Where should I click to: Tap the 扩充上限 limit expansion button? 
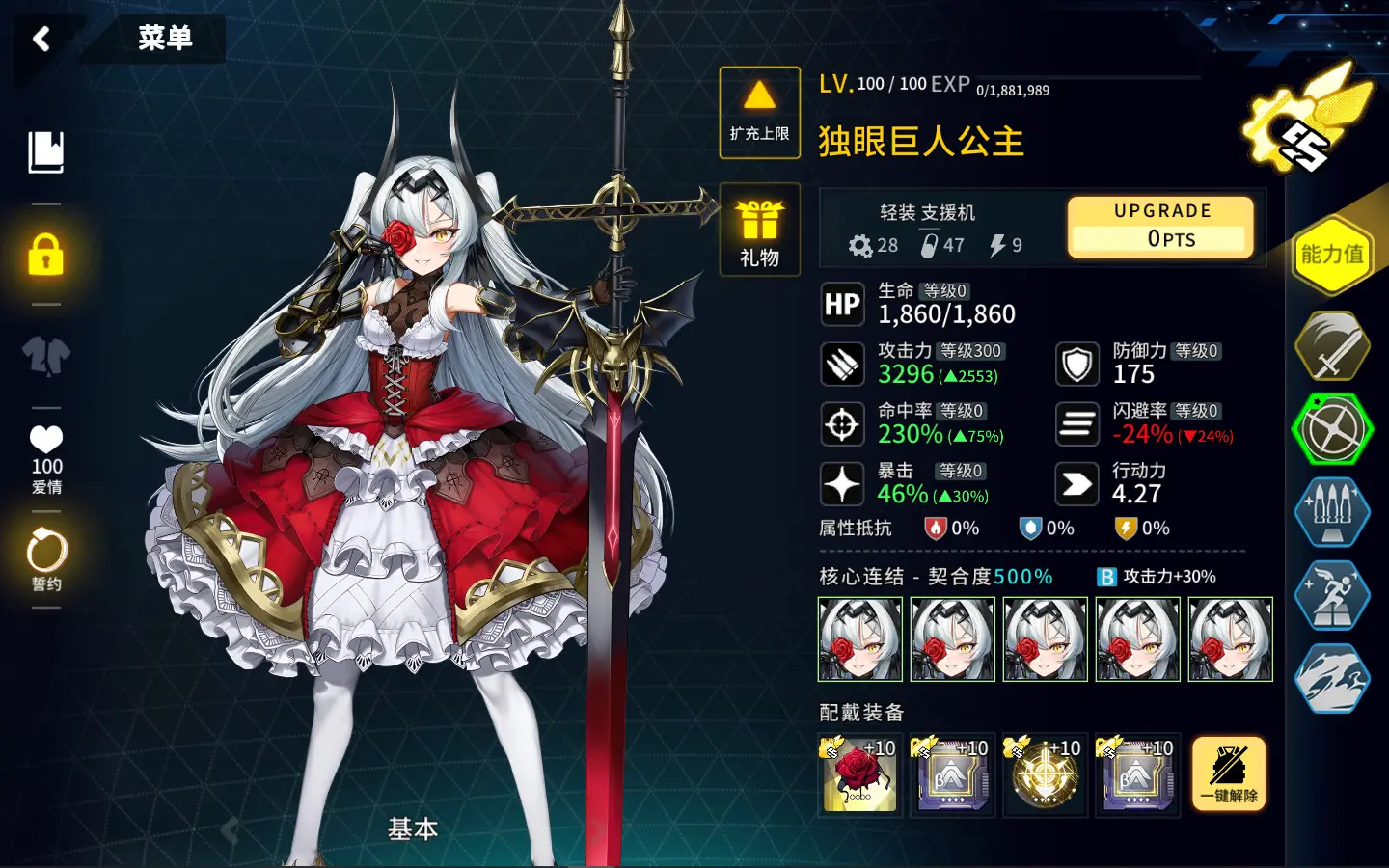click(759, 112)
